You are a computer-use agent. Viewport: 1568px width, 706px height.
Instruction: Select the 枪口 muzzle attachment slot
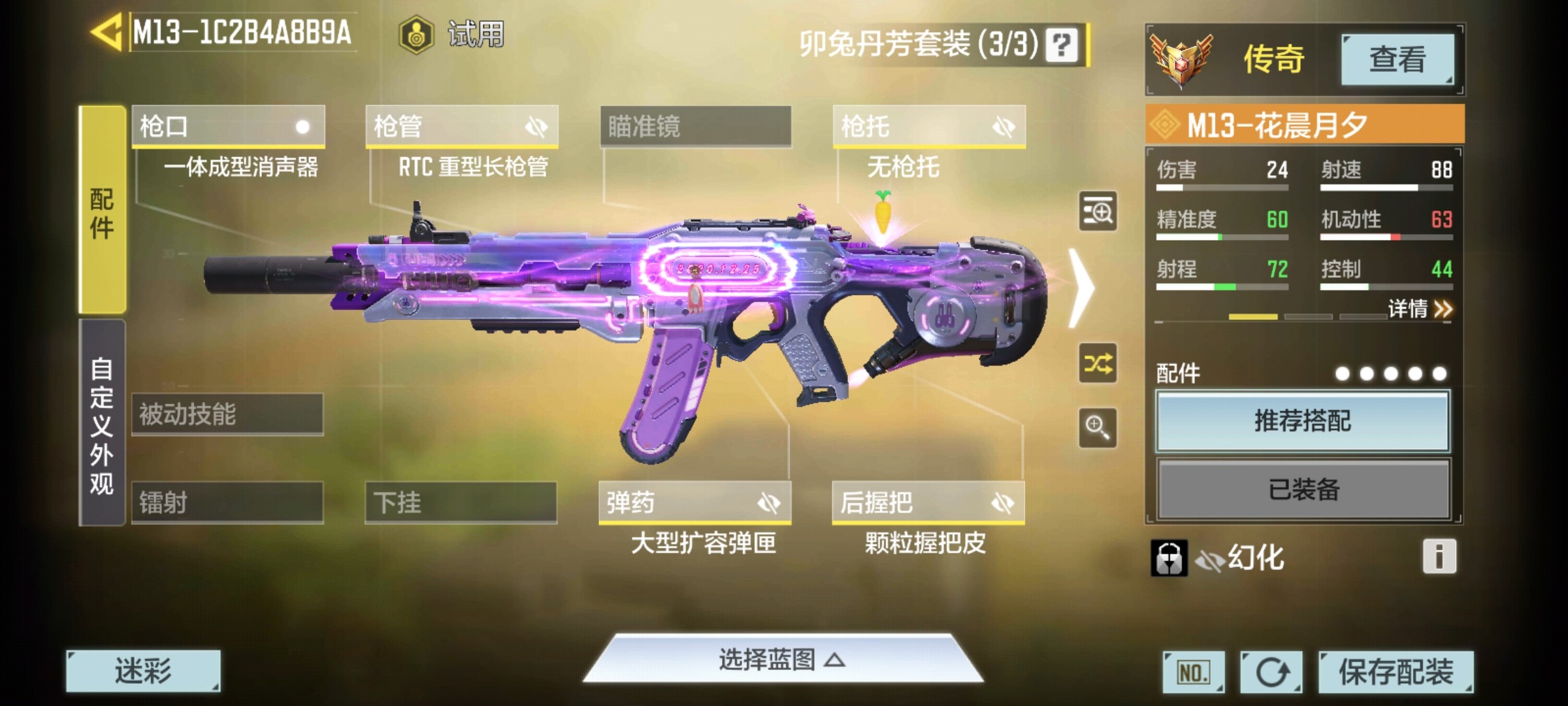228,126
